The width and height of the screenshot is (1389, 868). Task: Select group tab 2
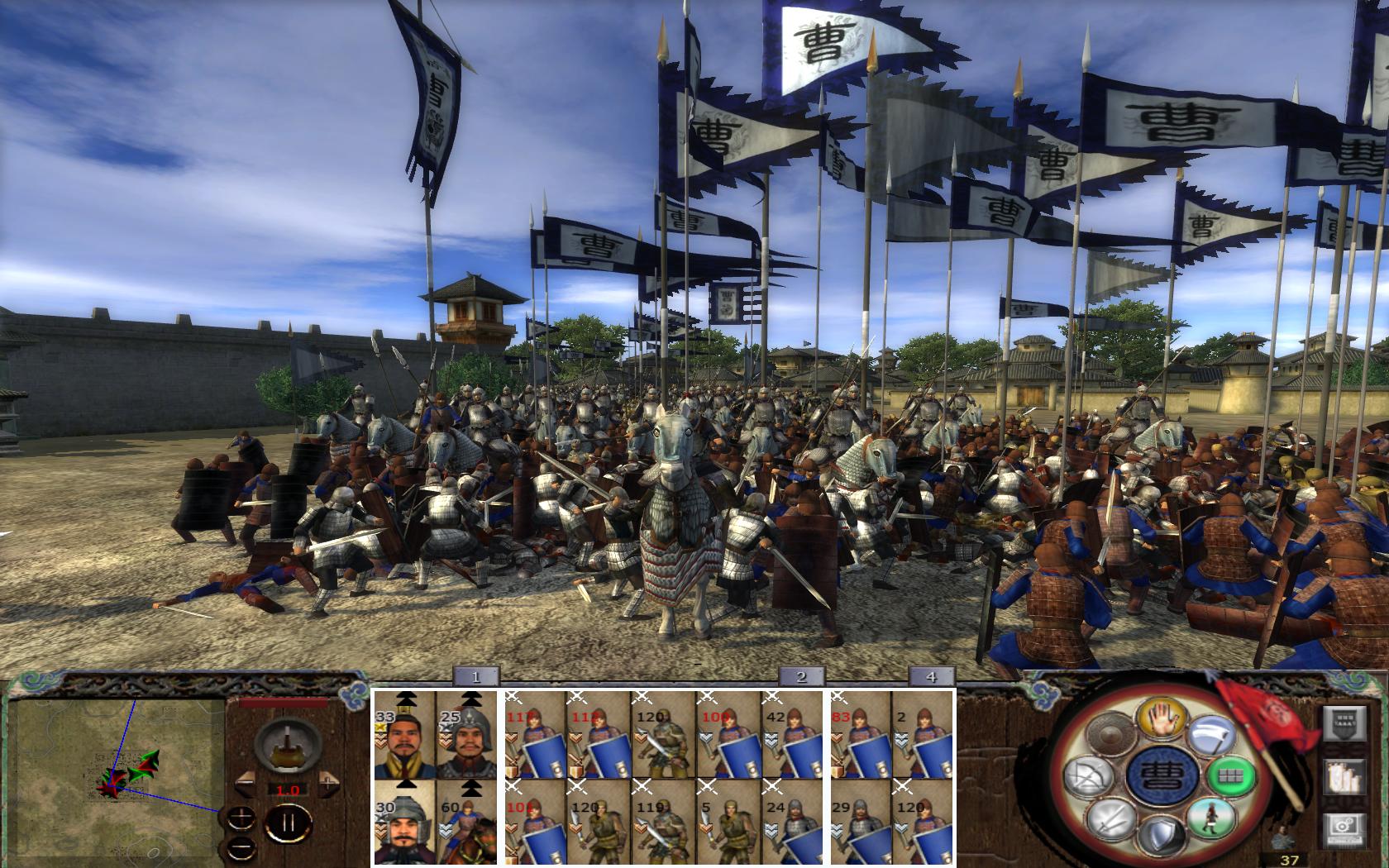click(x=800, y=676)
